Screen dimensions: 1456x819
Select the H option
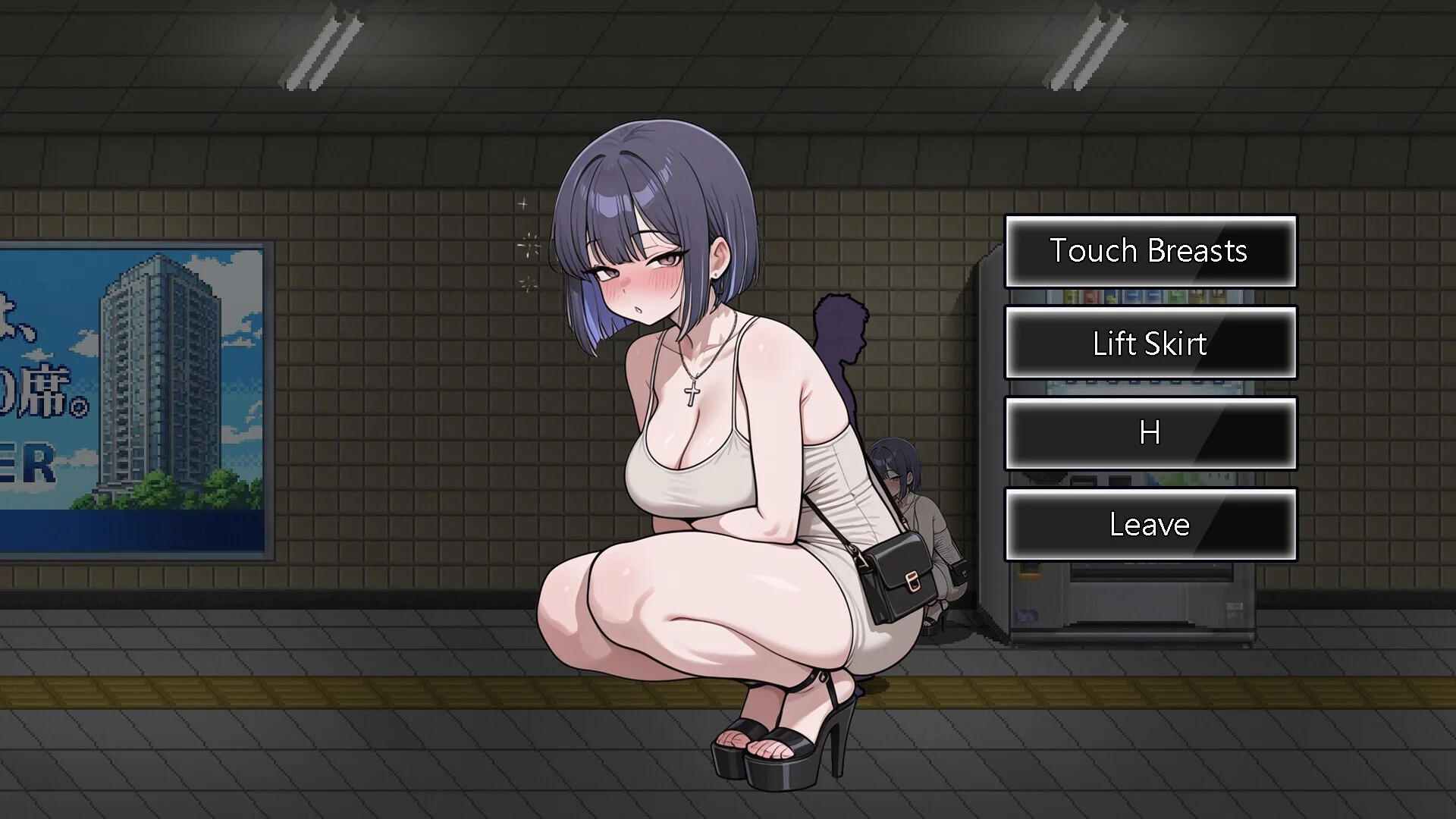pyautogui.click(x=1150, y=434)
